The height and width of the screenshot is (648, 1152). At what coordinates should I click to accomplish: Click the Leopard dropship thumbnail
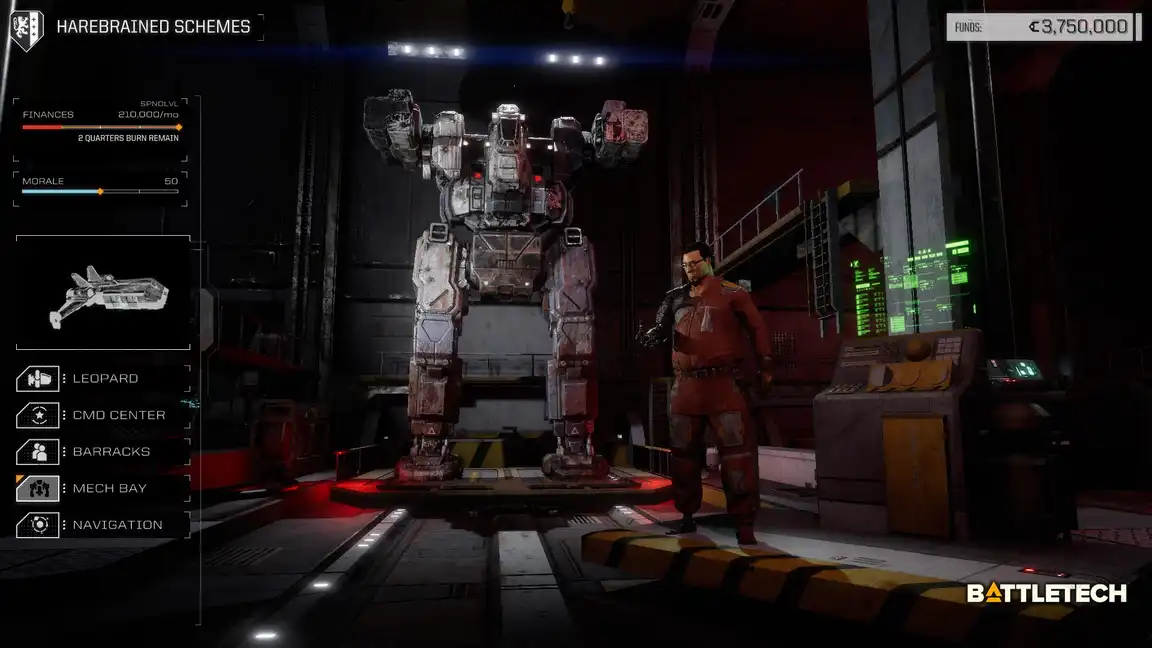click(103, 293)
